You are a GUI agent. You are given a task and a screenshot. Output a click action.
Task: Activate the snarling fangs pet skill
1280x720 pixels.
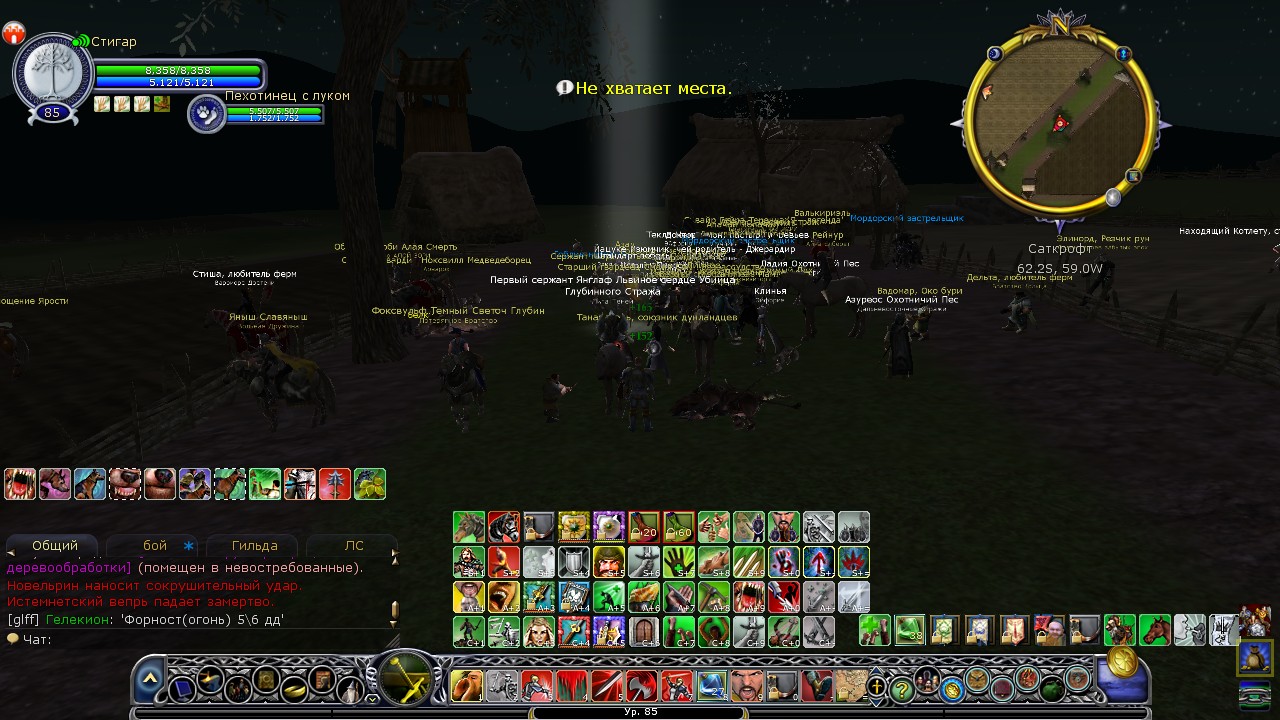coord(20,484)
